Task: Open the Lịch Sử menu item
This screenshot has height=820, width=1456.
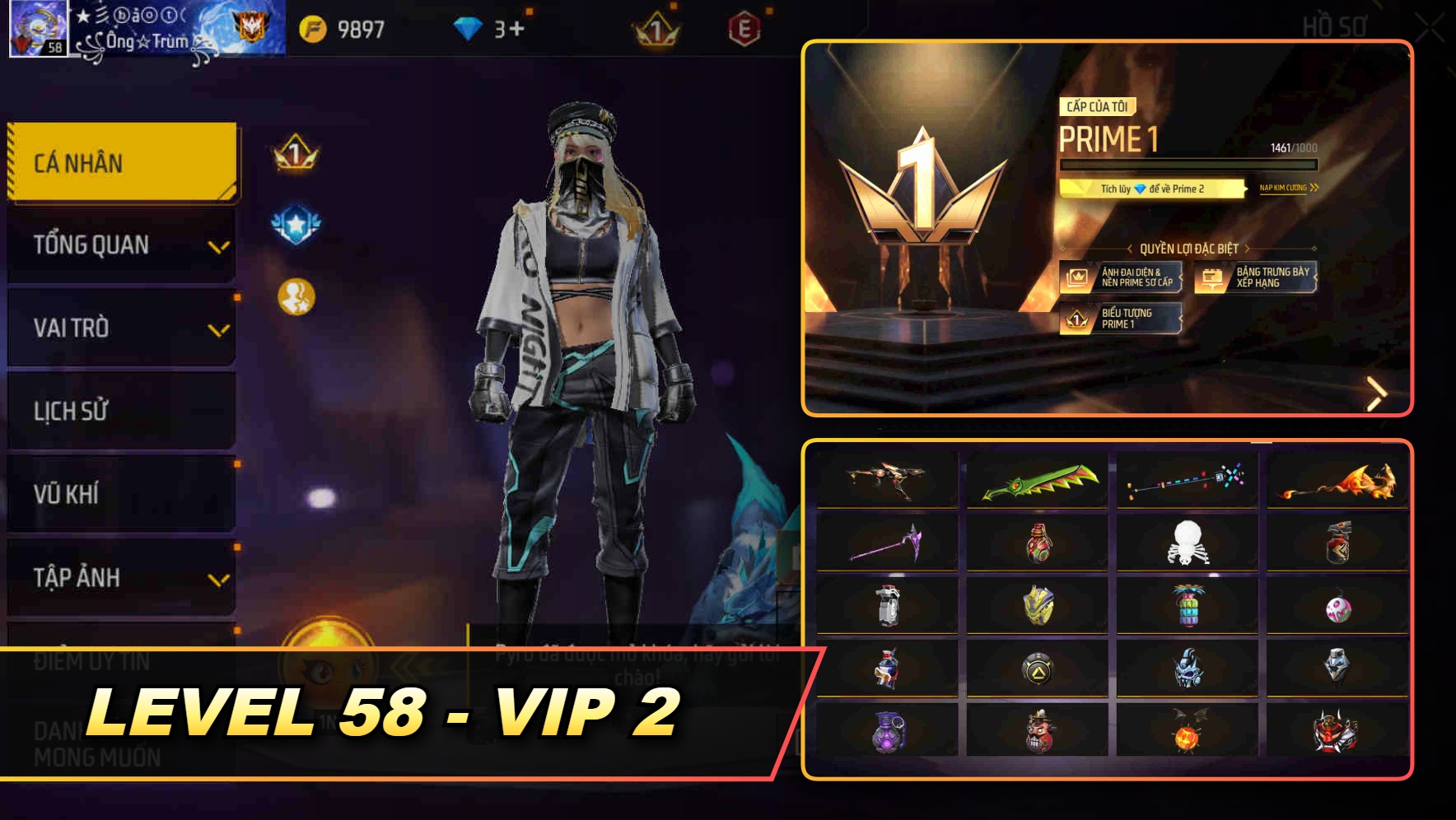Action: [120, 411]
